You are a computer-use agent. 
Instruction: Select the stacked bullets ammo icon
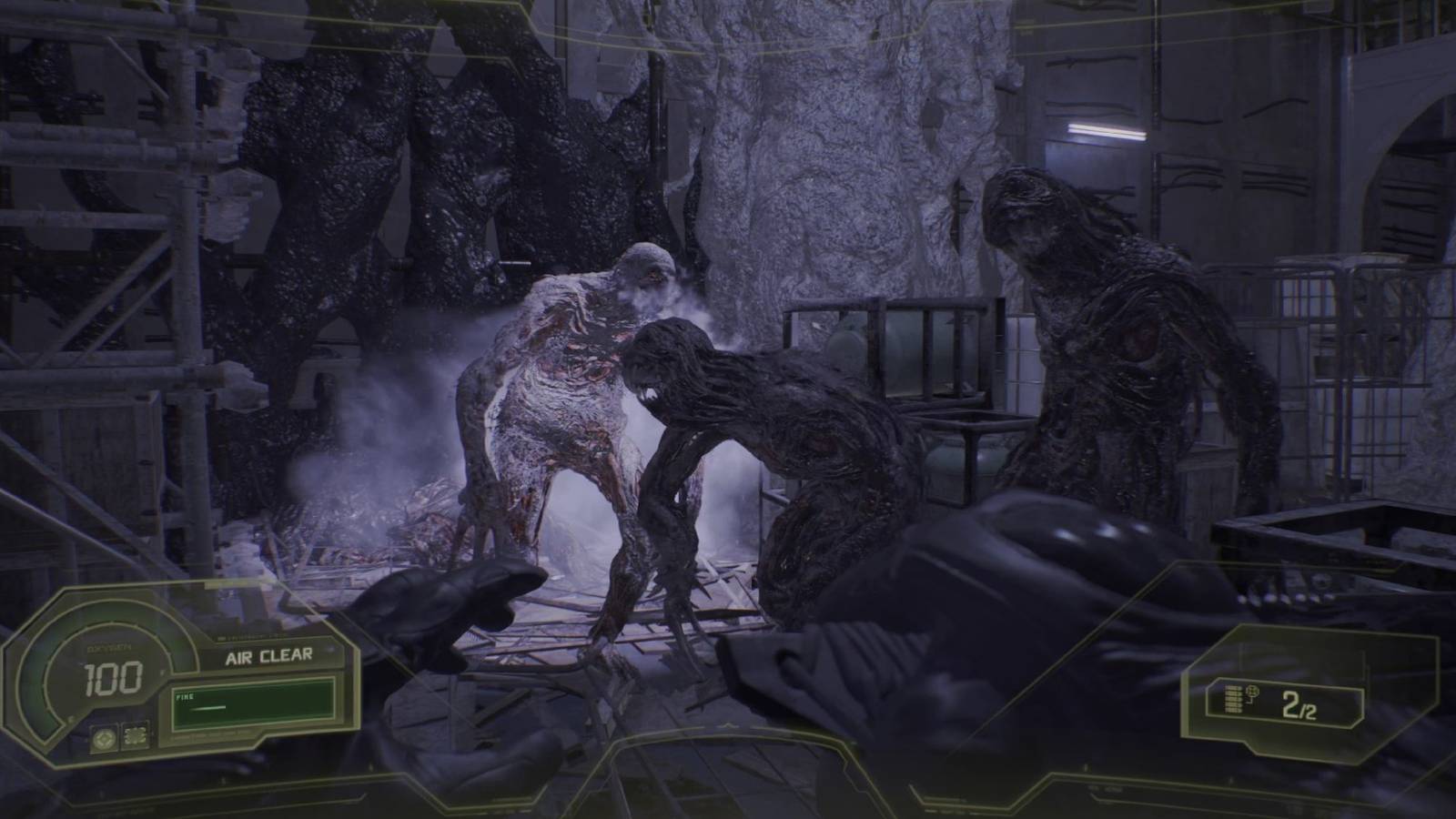(x=1233, y=698)
